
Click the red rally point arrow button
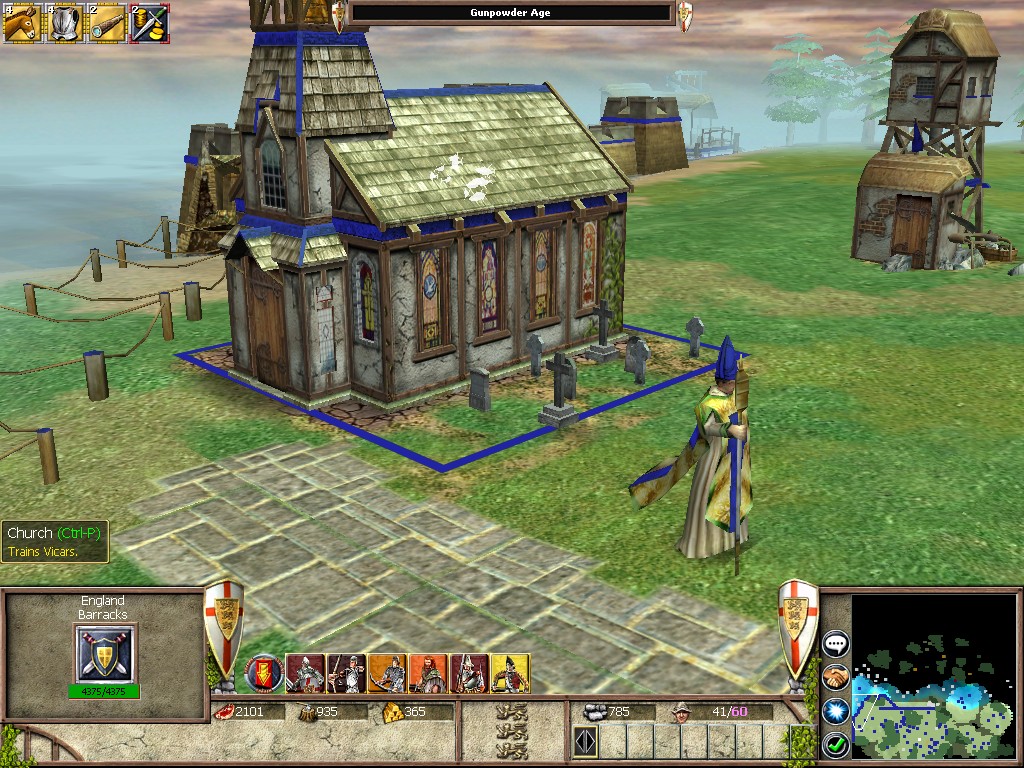point(264,671)
